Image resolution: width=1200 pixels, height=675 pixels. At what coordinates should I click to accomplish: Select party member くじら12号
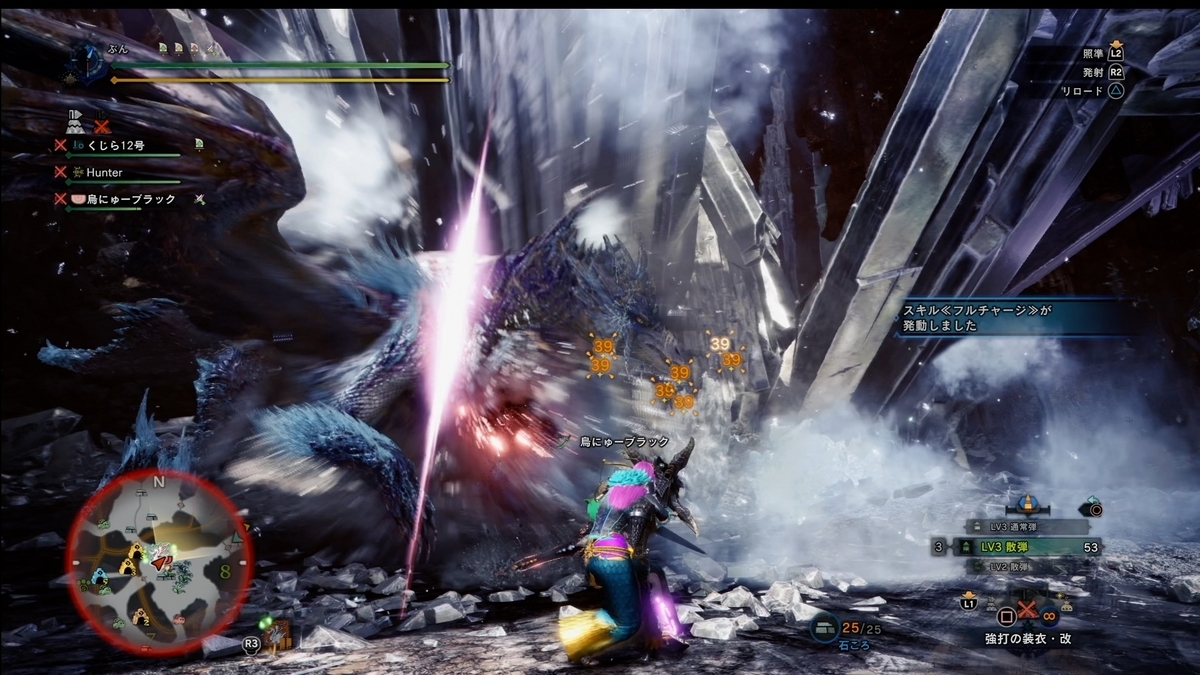click(116, 145)
